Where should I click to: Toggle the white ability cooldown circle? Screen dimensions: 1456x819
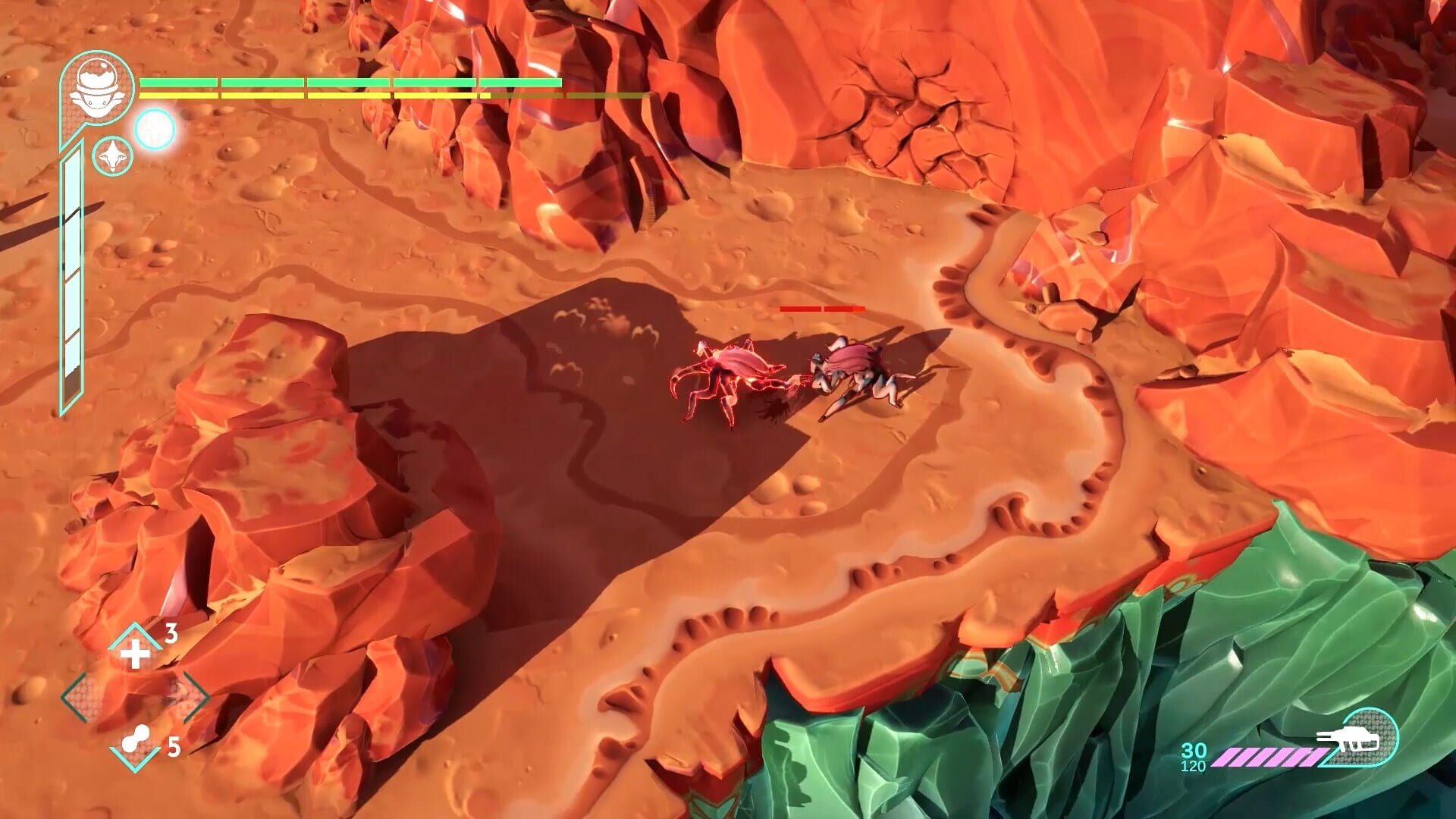(x=154, y=130)
